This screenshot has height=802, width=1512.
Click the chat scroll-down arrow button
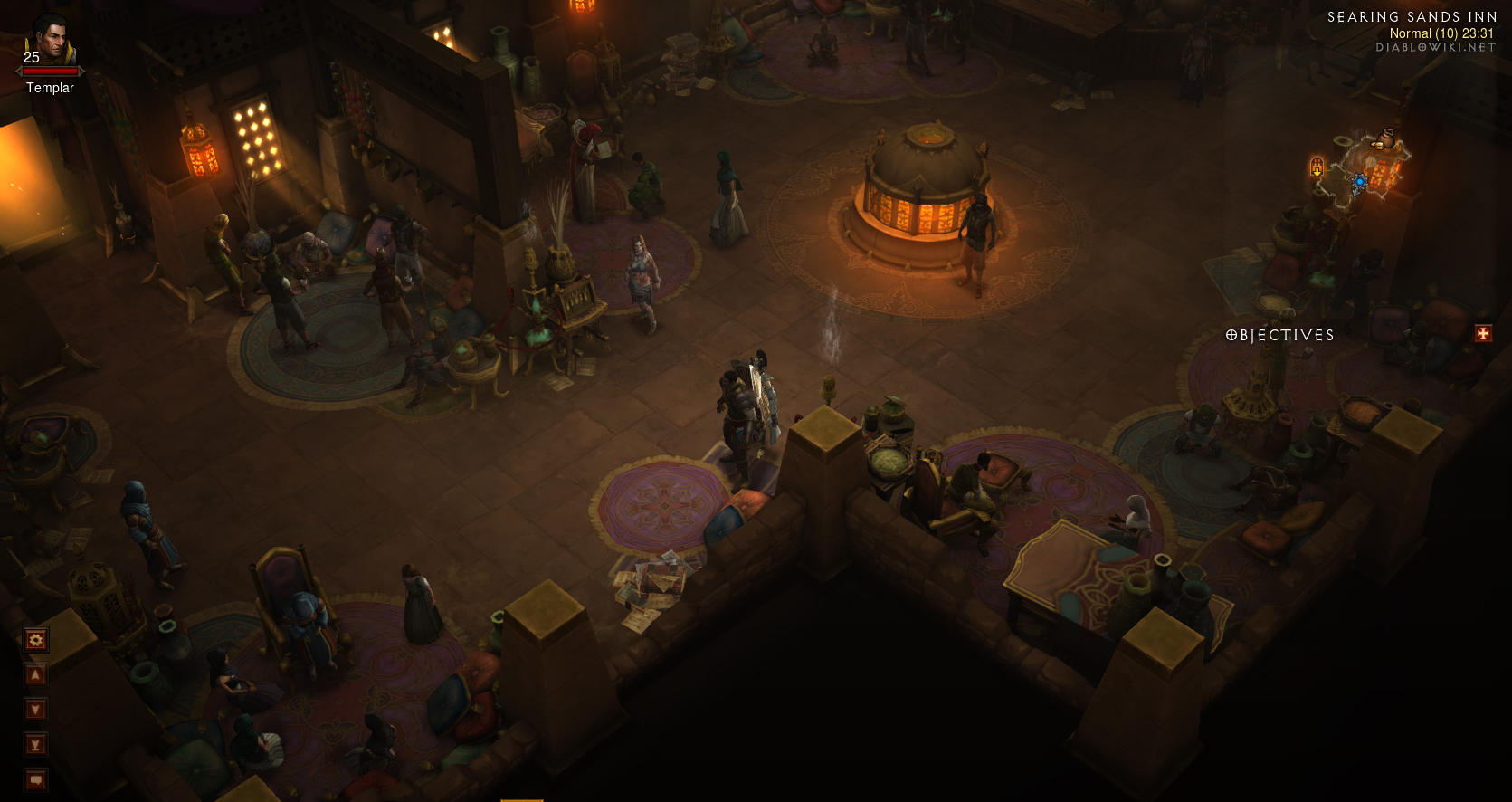coord(35,710)
